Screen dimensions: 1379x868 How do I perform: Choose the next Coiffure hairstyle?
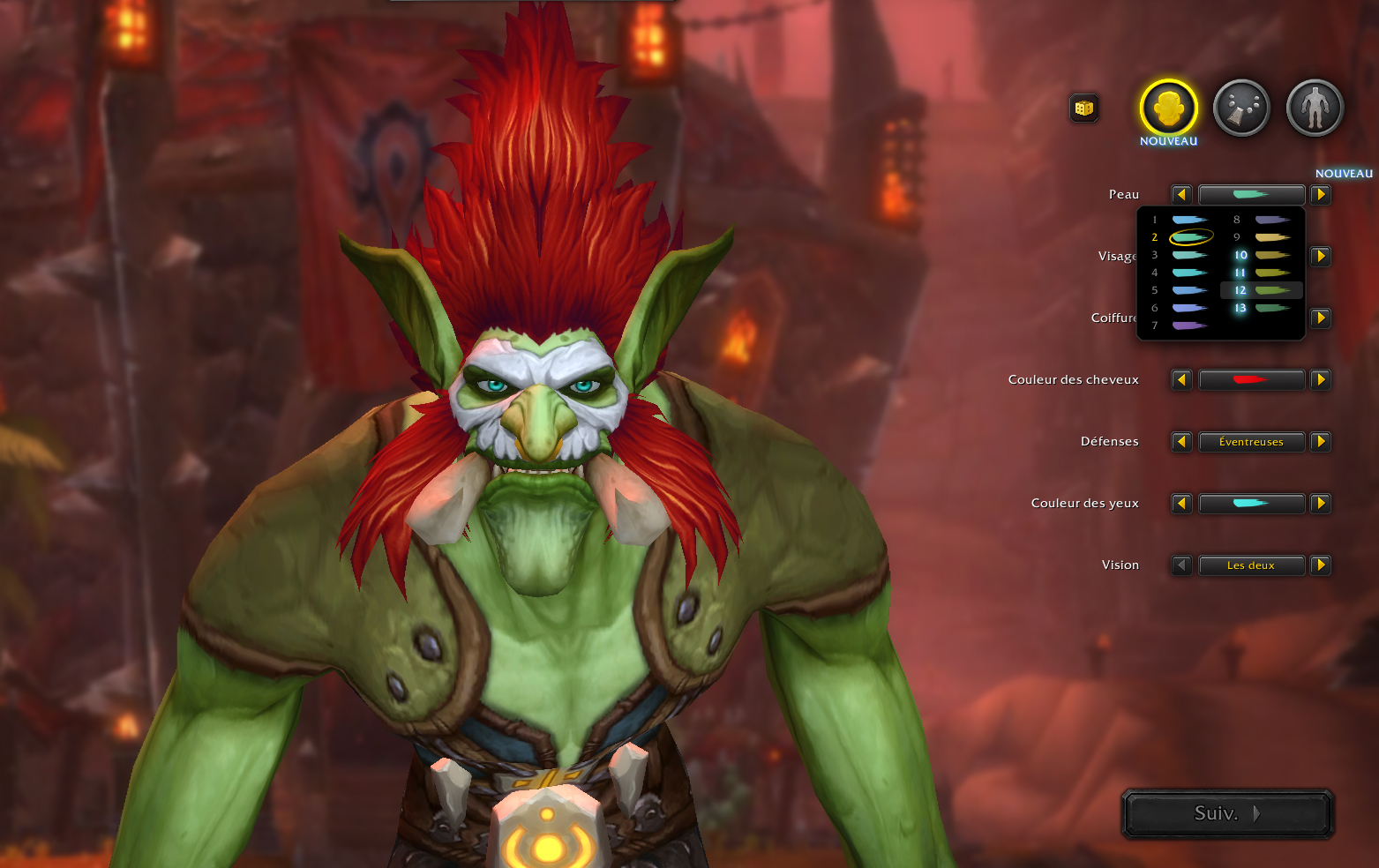pyautogui.click(x=1321, y=318)
